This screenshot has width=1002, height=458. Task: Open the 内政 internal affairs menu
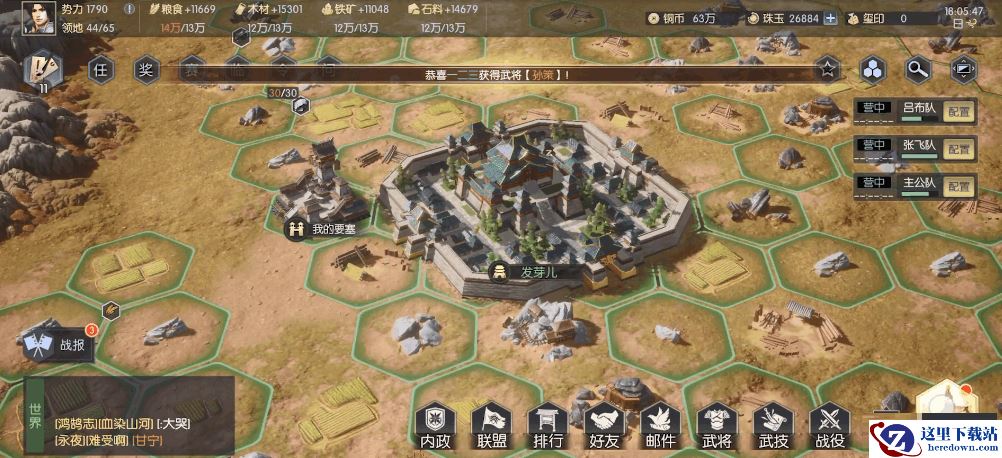[436, 425]
